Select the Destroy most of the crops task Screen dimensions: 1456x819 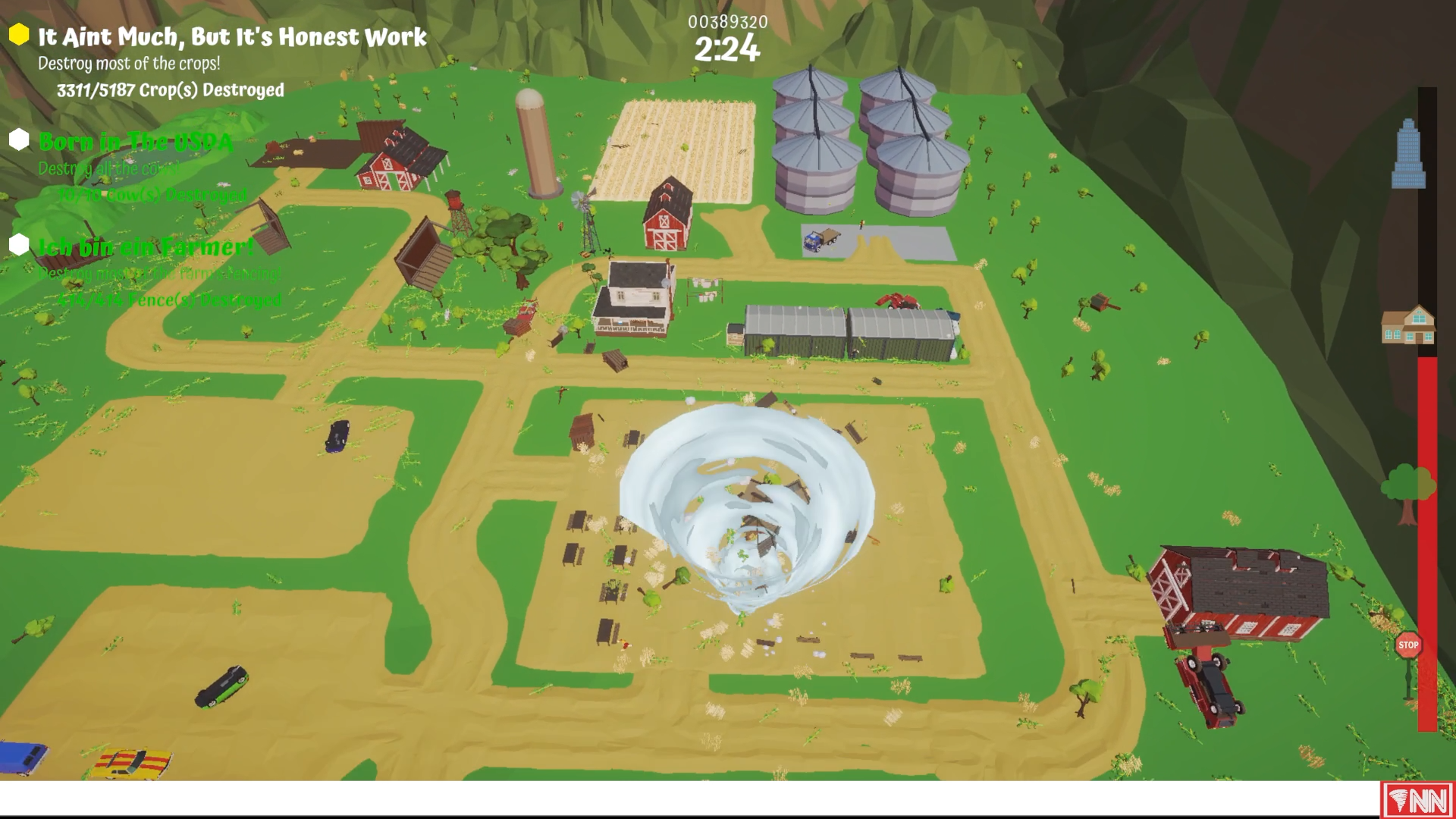tap(128, 64)
